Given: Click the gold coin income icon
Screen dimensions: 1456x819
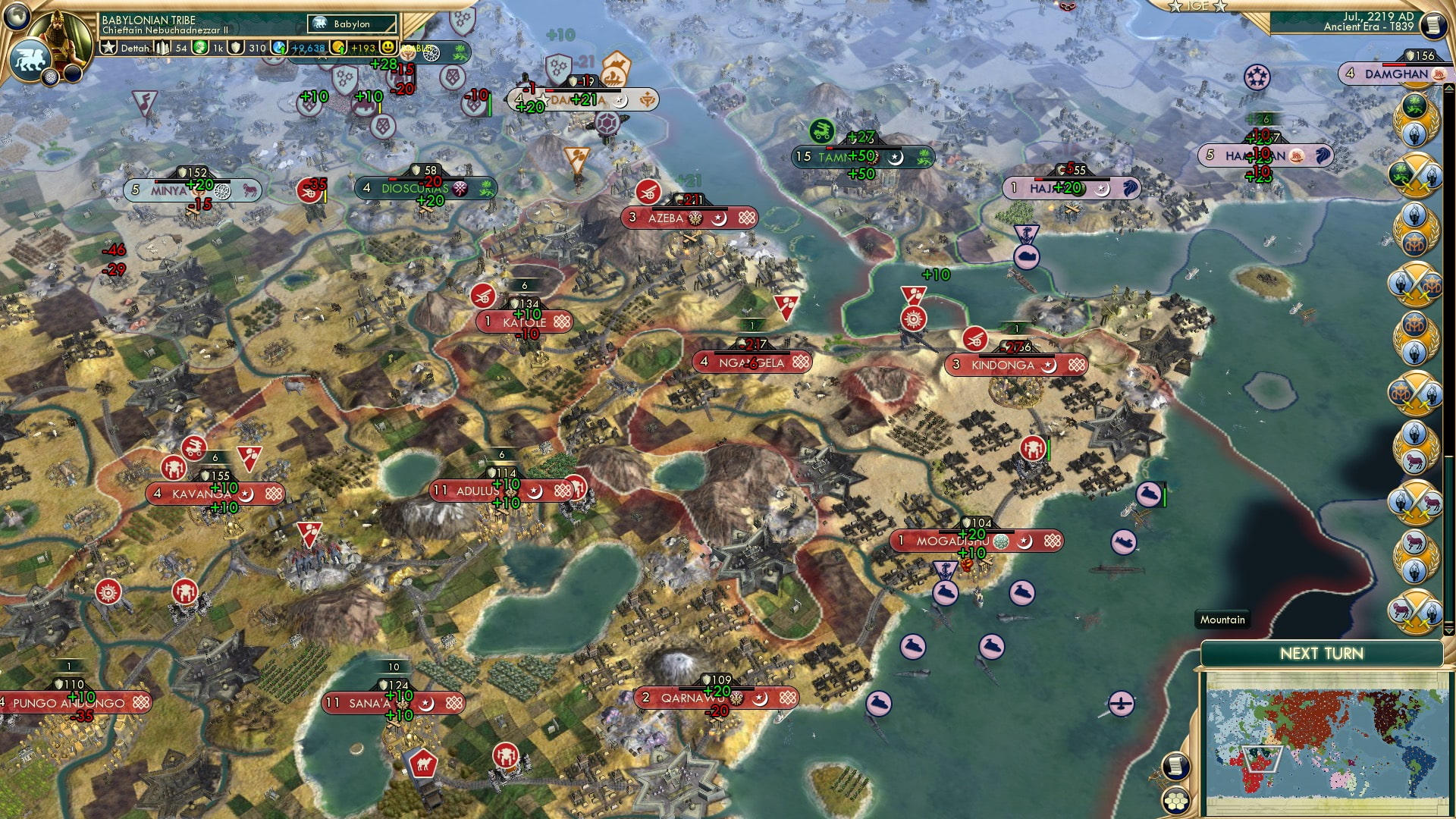Looking at the screenshot, I should [x=340, y=49].
